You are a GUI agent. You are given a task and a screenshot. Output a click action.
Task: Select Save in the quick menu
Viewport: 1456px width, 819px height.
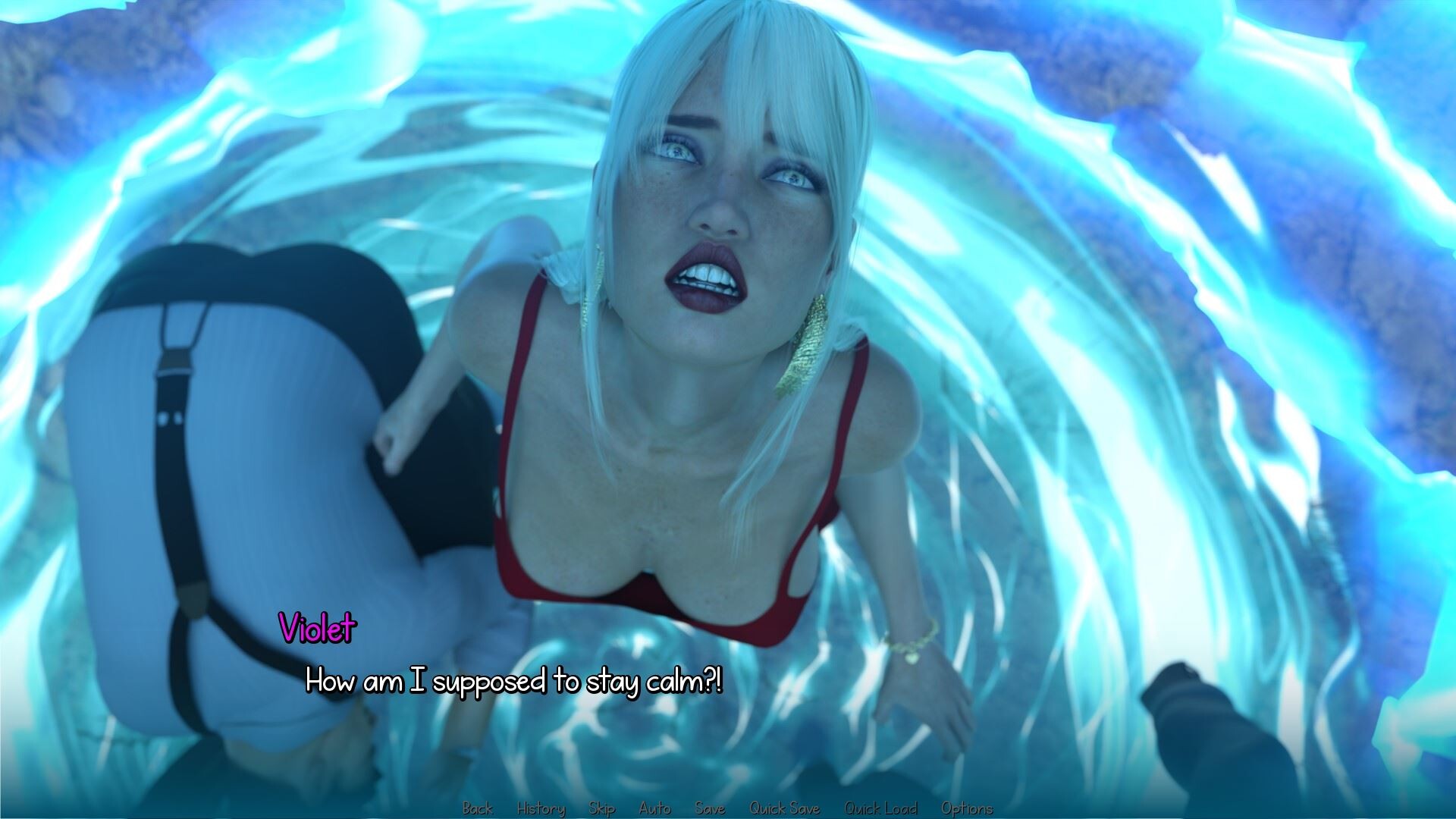710,808
